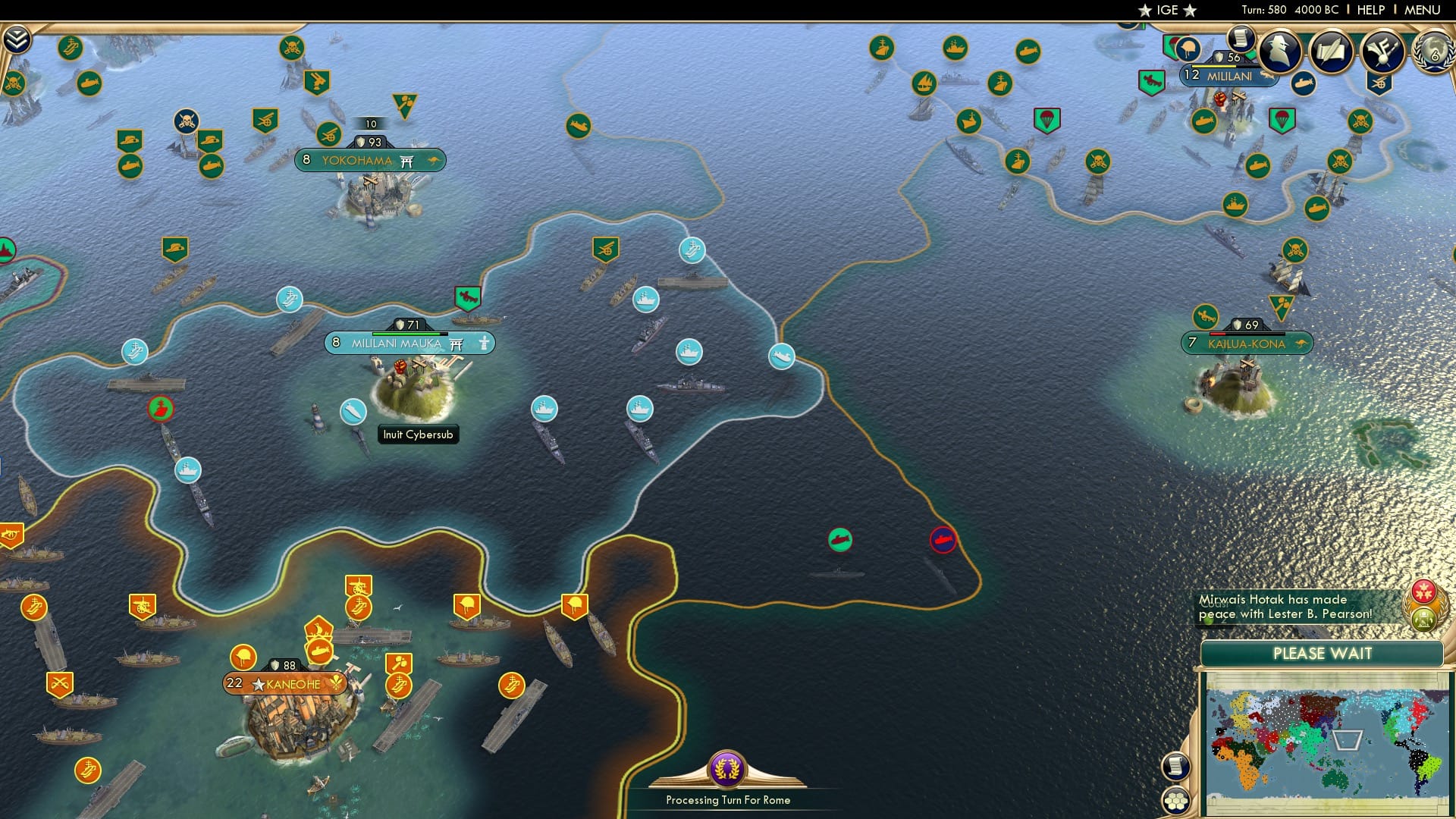This screenshot has width=1456, height=819.
Task: Toggle strategic view with the hex grid icon
Action: tap(1175, 799)
